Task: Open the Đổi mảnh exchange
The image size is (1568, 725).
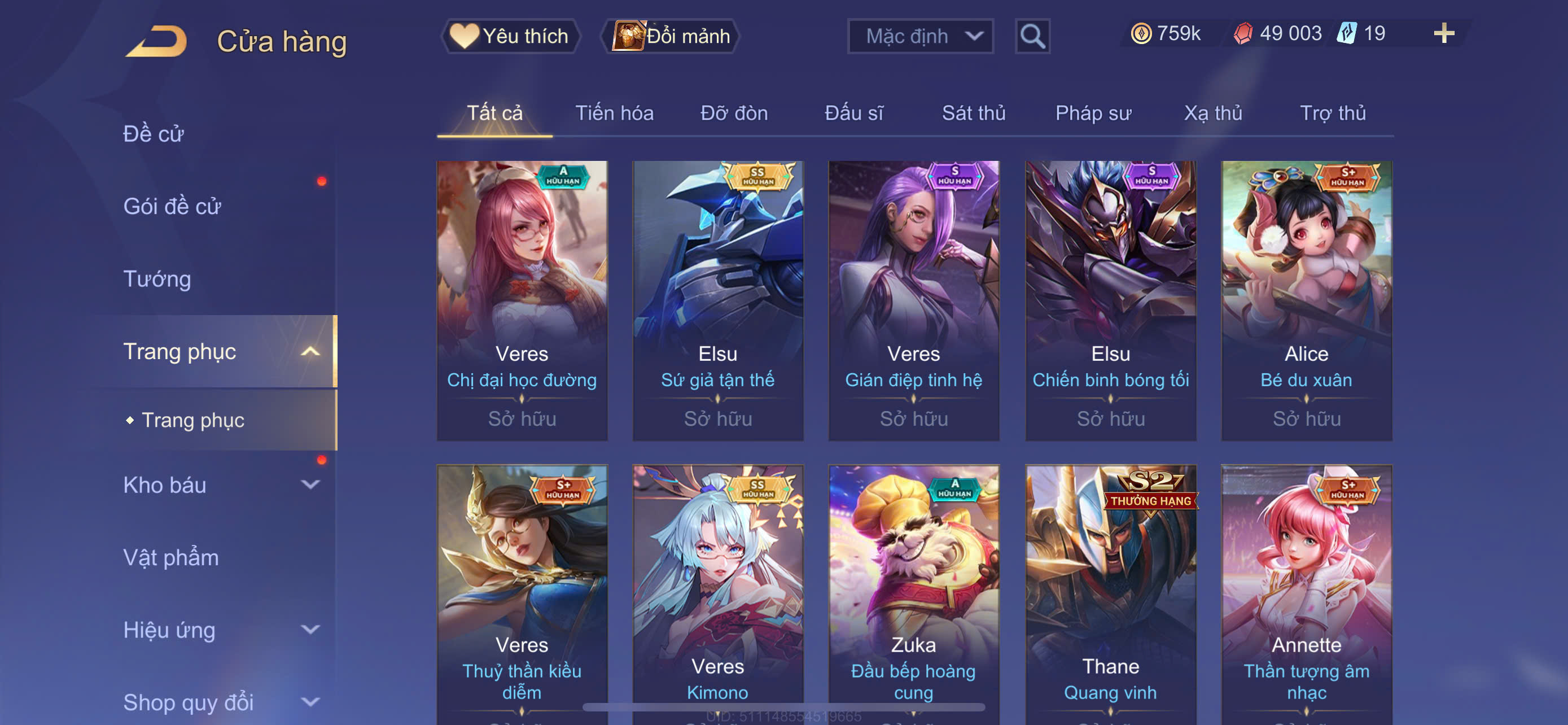Action: [x=670, y=36]
